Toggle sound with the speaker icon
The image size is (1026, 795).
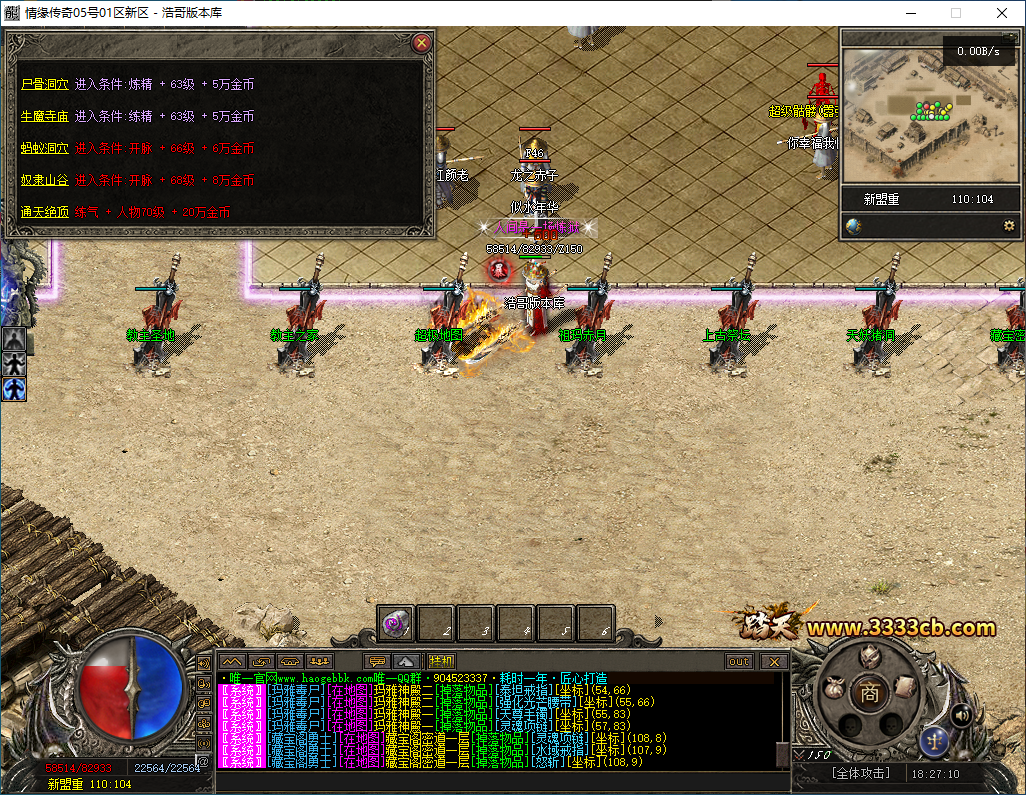pos(961,714)
